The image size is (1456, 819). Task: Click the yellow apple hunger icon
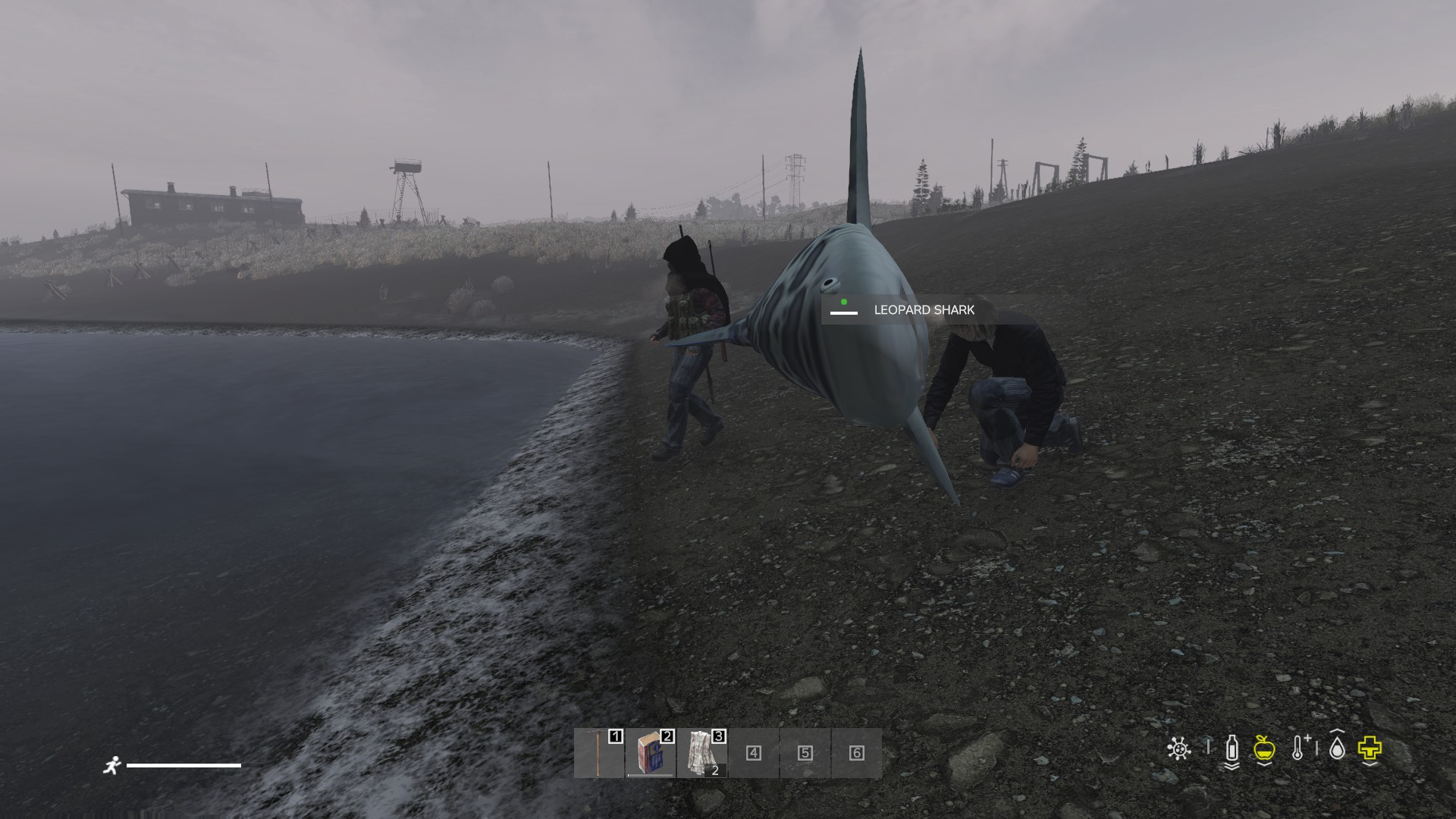point(1263,749)
